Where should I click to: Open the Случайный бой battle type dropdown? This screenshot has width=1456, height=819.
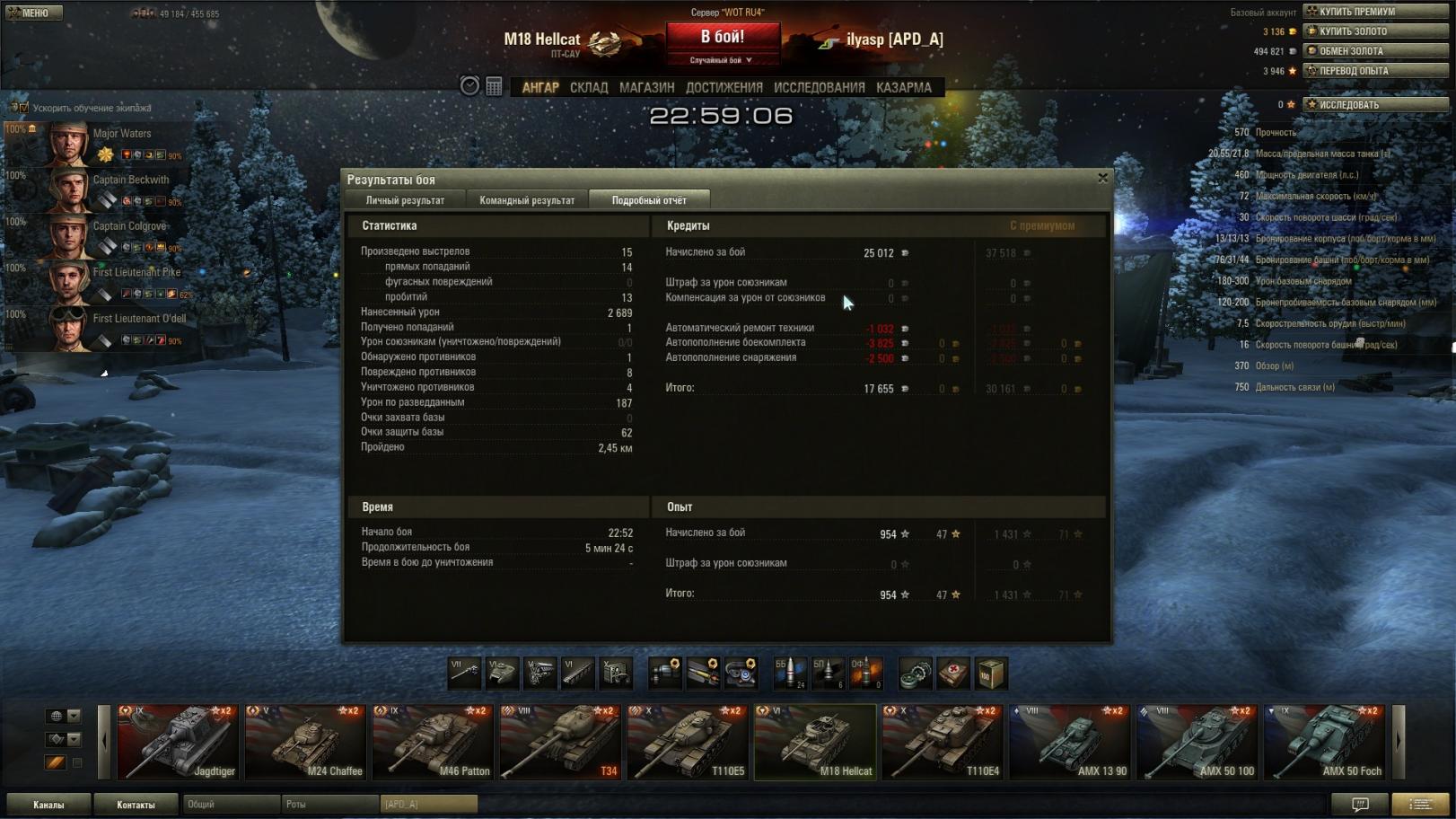pos(722,60)
